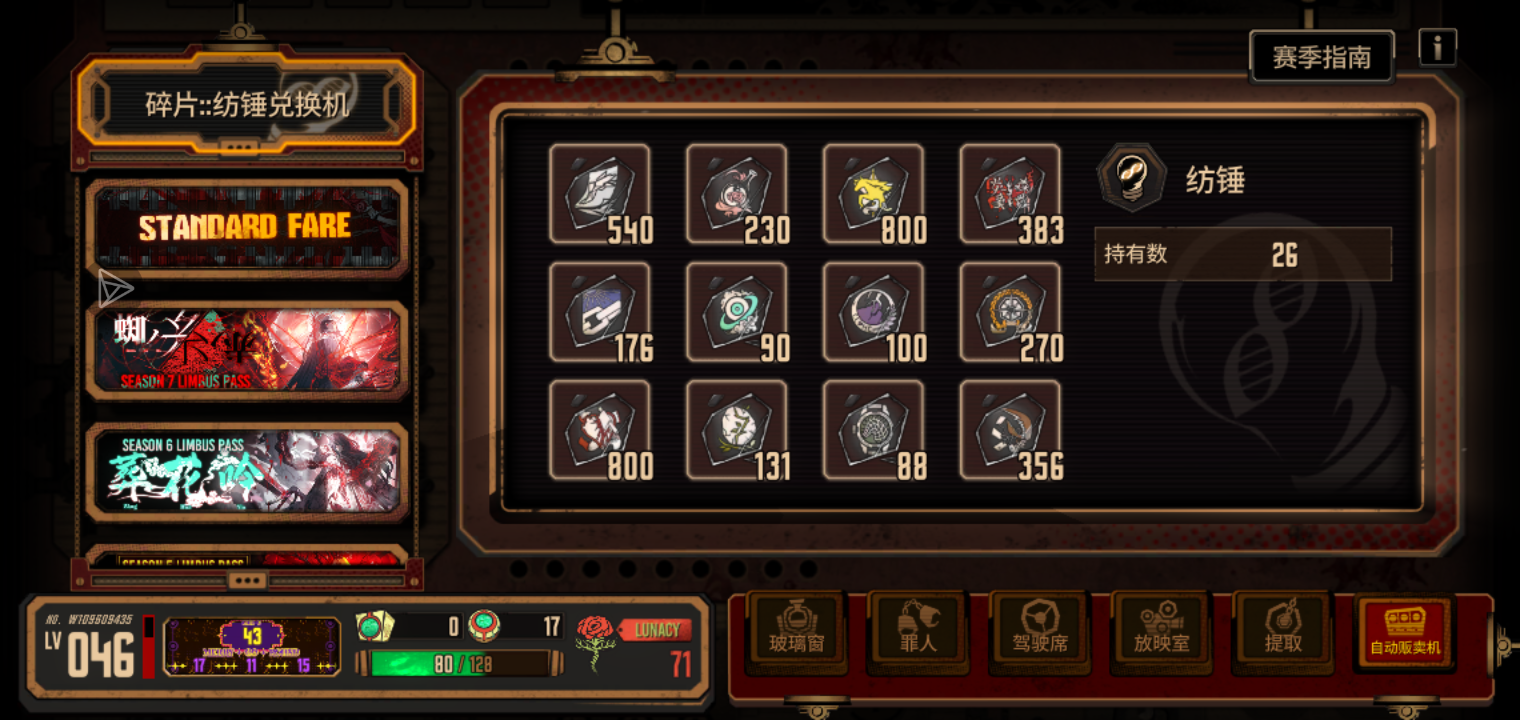Choose the shard item priced 90
This screenshot has width=1520, height=720.
[736, 312]
